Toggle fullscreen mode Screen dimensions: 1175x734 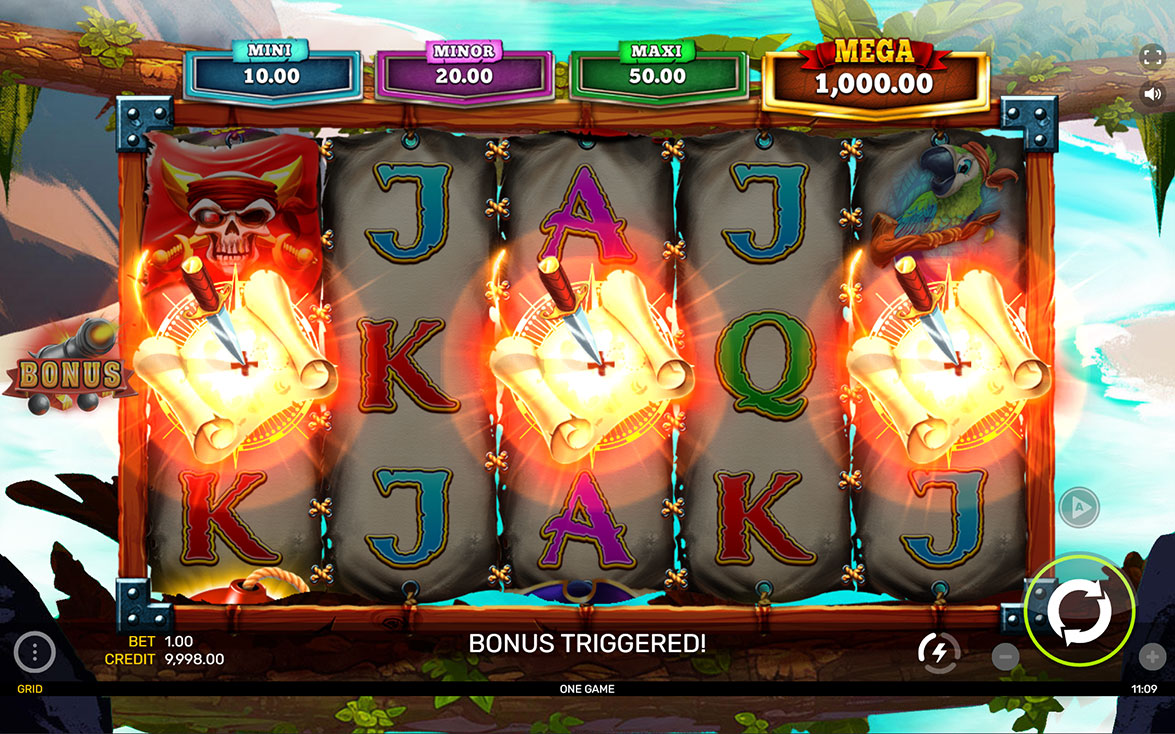point(1151,54)
